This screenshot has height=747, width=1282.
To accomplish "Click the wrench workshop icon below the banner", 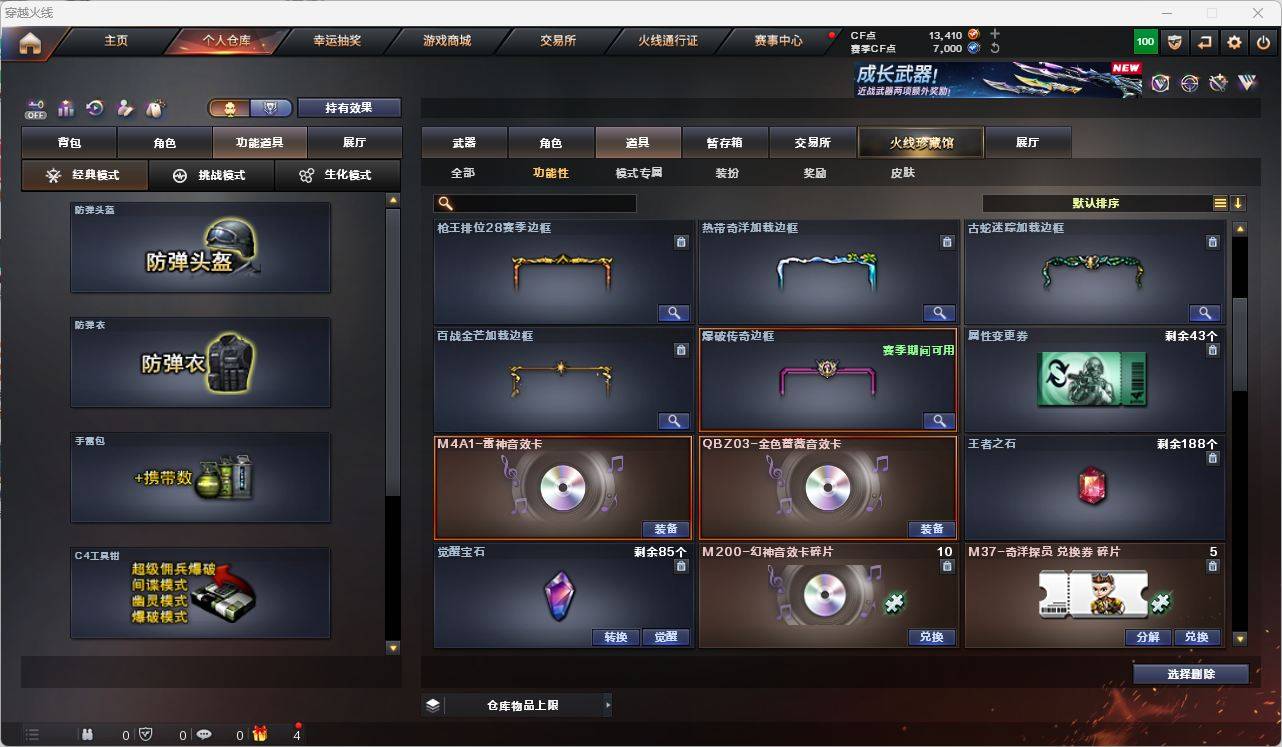I will (1218, 84).
